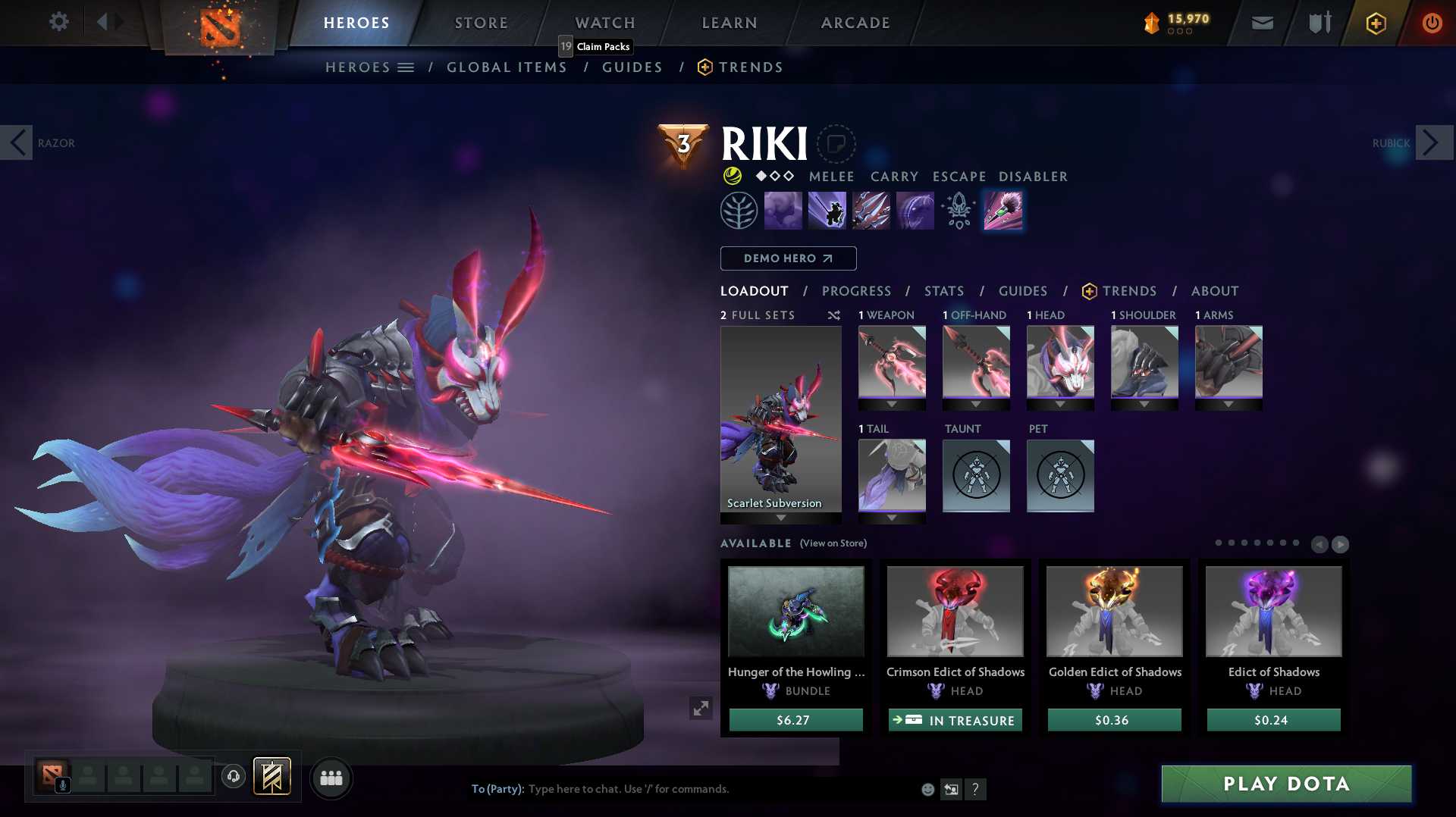This screenshot has height=817, width=1456.
Task: Select the Blink Strike ability icon
Action: pyautogui.click(x=827, y=210)
